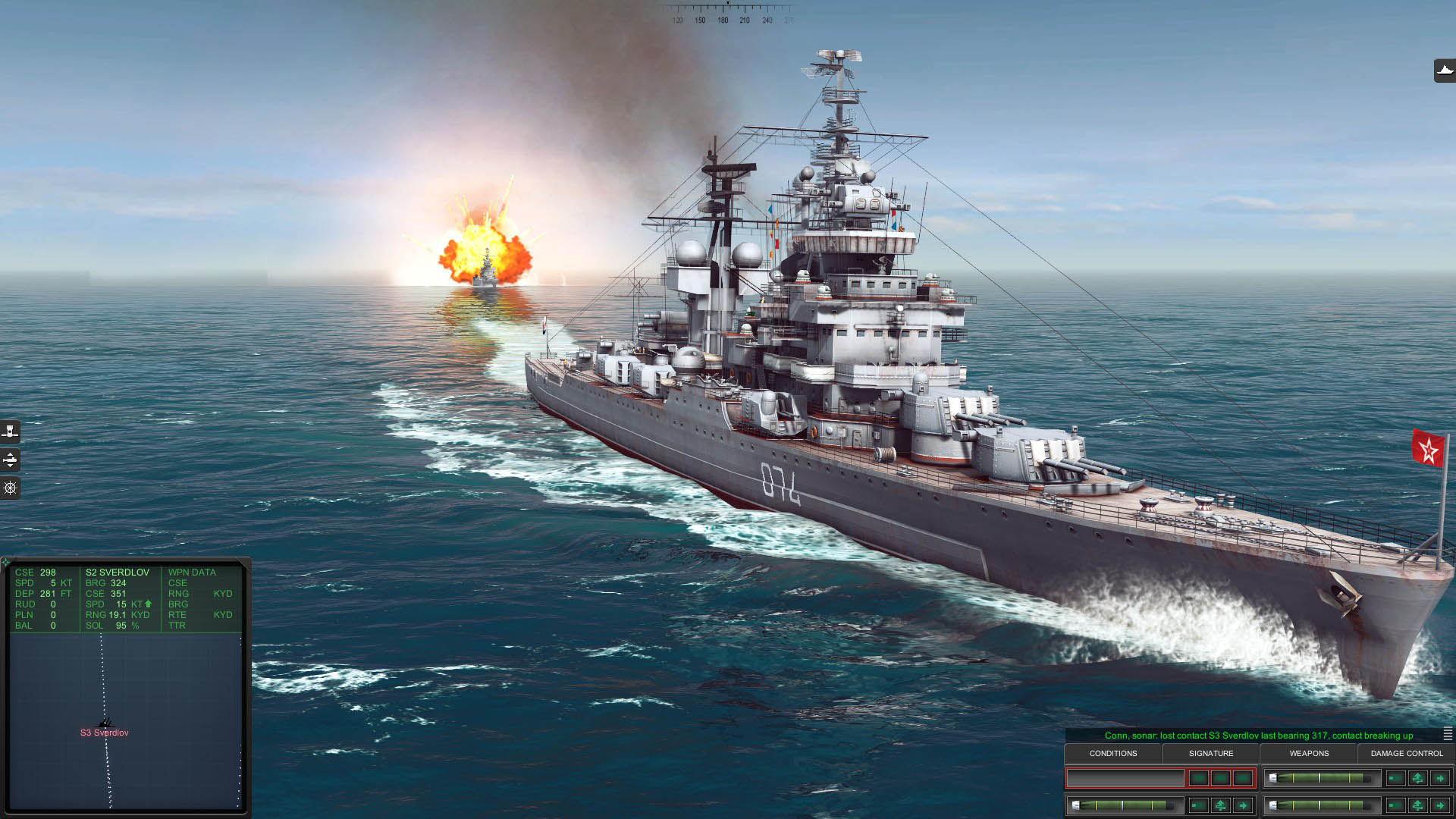
Task: Fire the top-right torpedo tube
Action: [x=1442, y=778]
